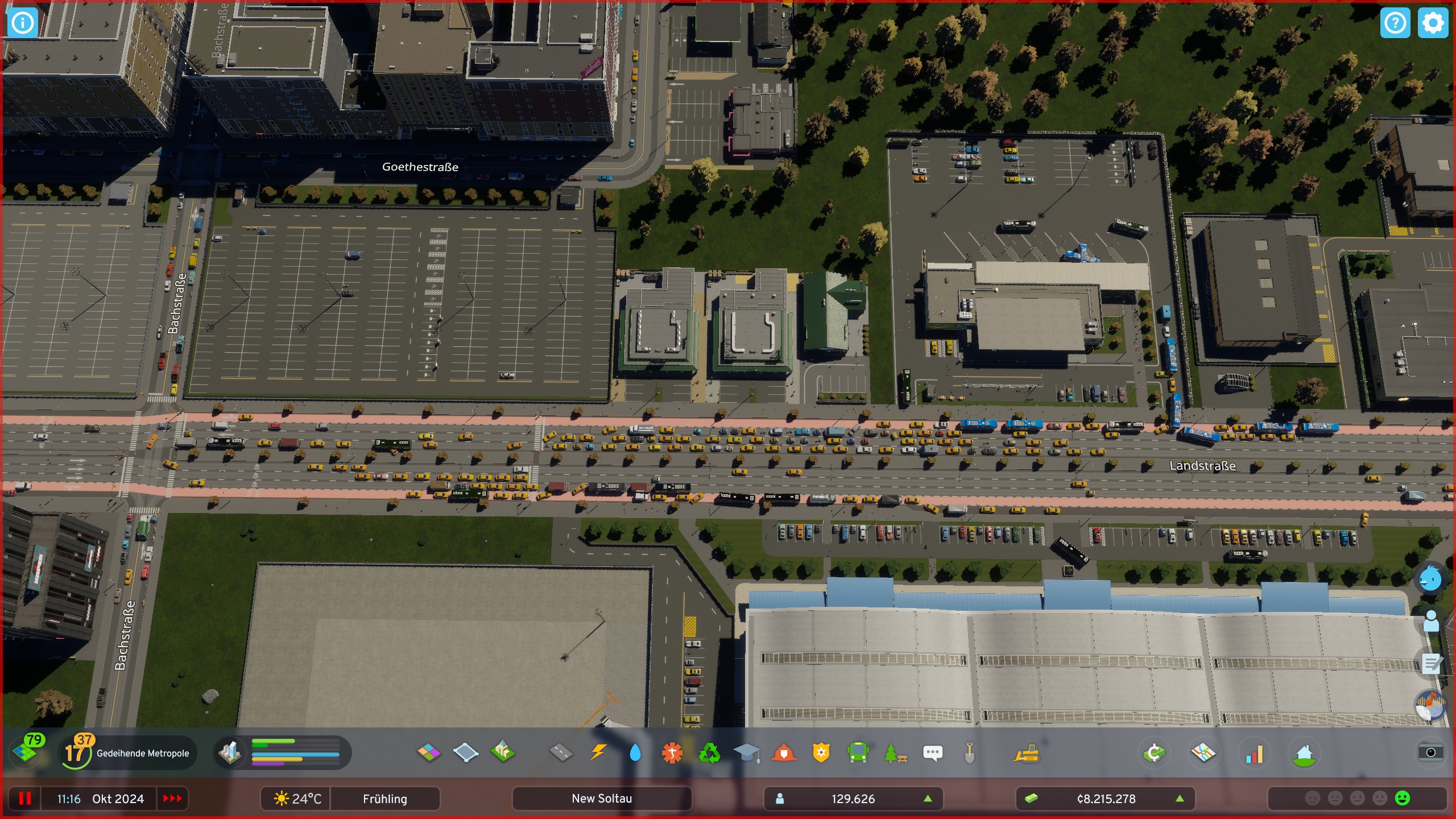Open the Police & Administration menu
This screenshot has height=819, width=1456.
click(x=822, y=752)
